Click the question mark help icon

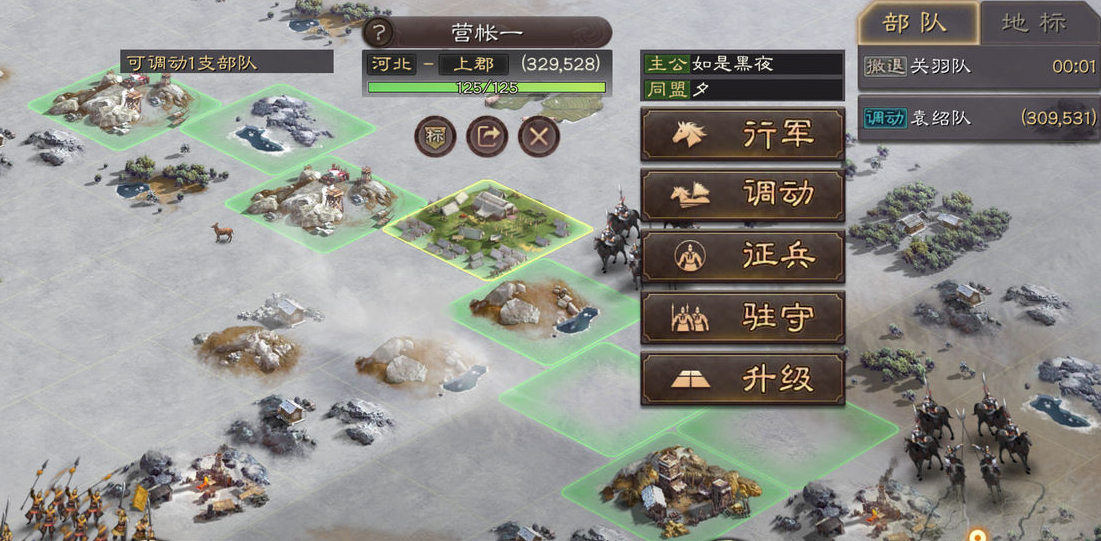(x=377, y=33)
